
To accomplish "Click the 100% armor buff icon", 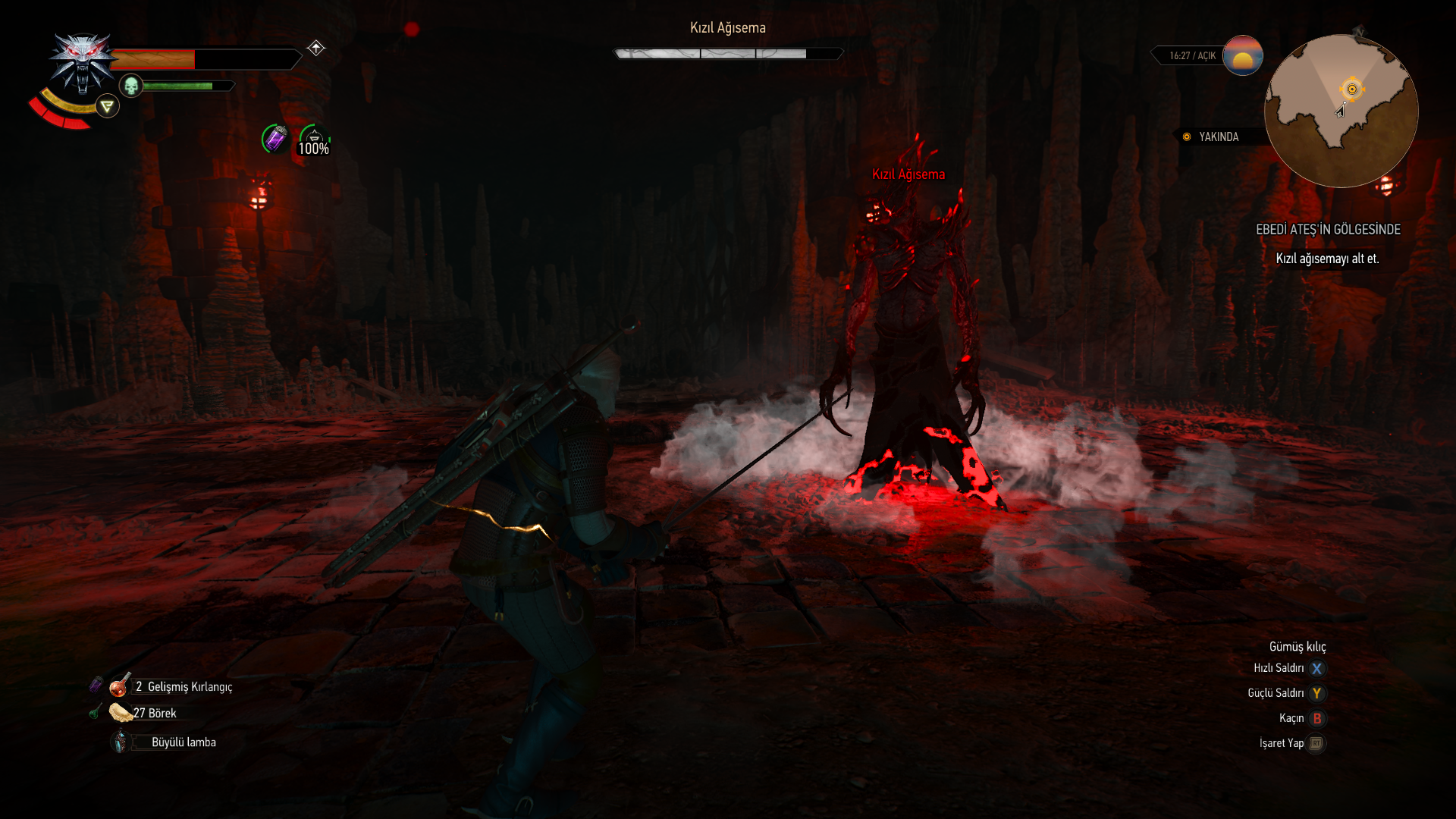I will pos(314,140).
